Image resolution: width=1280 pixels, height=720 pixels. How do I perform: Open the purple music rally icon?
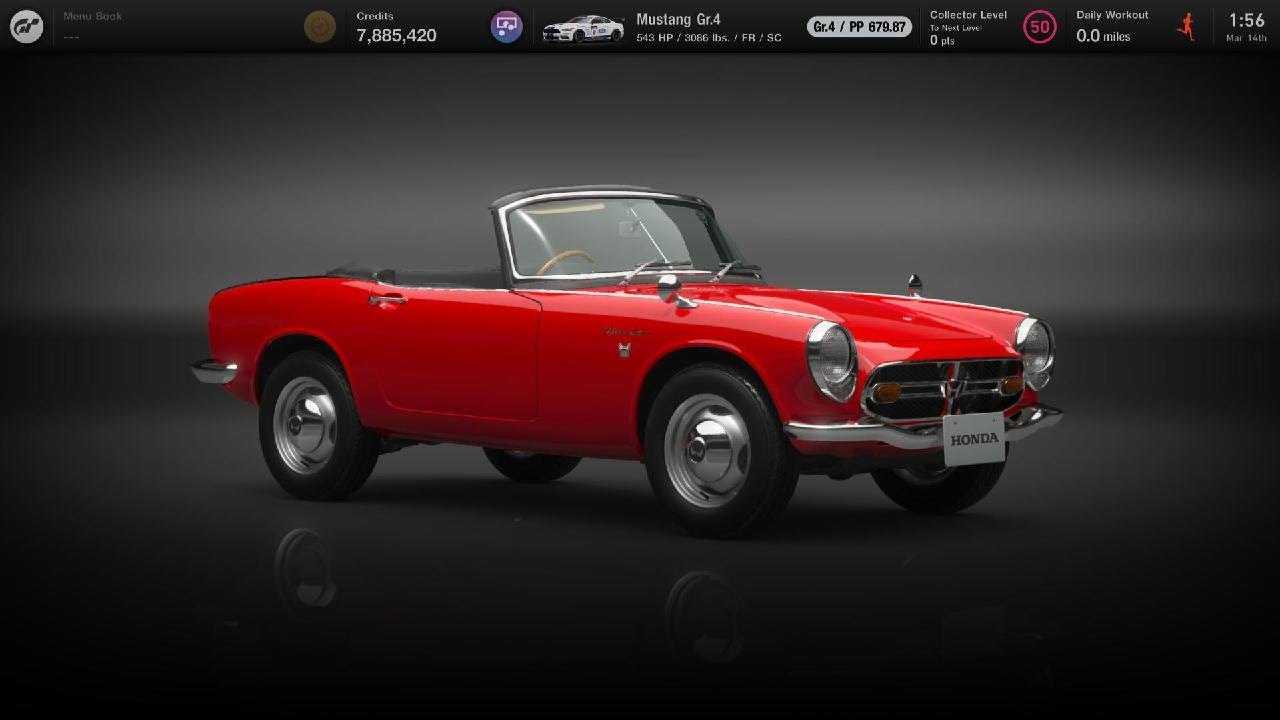[505, 26]
